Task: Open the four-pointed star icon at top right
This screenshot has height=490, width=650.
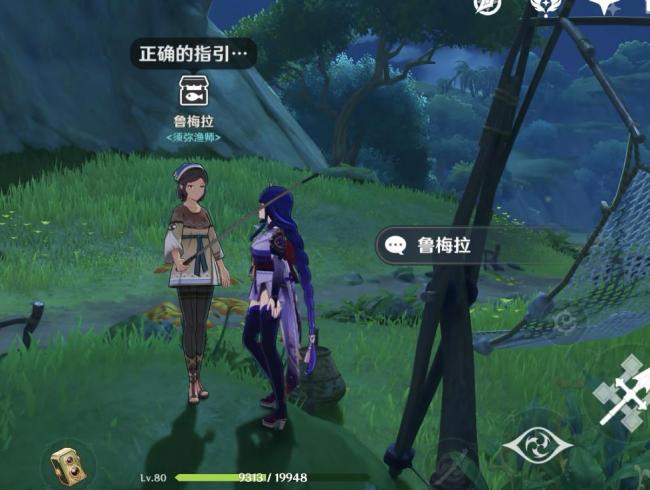Action: pyautogui.click(x=603, y=8)
